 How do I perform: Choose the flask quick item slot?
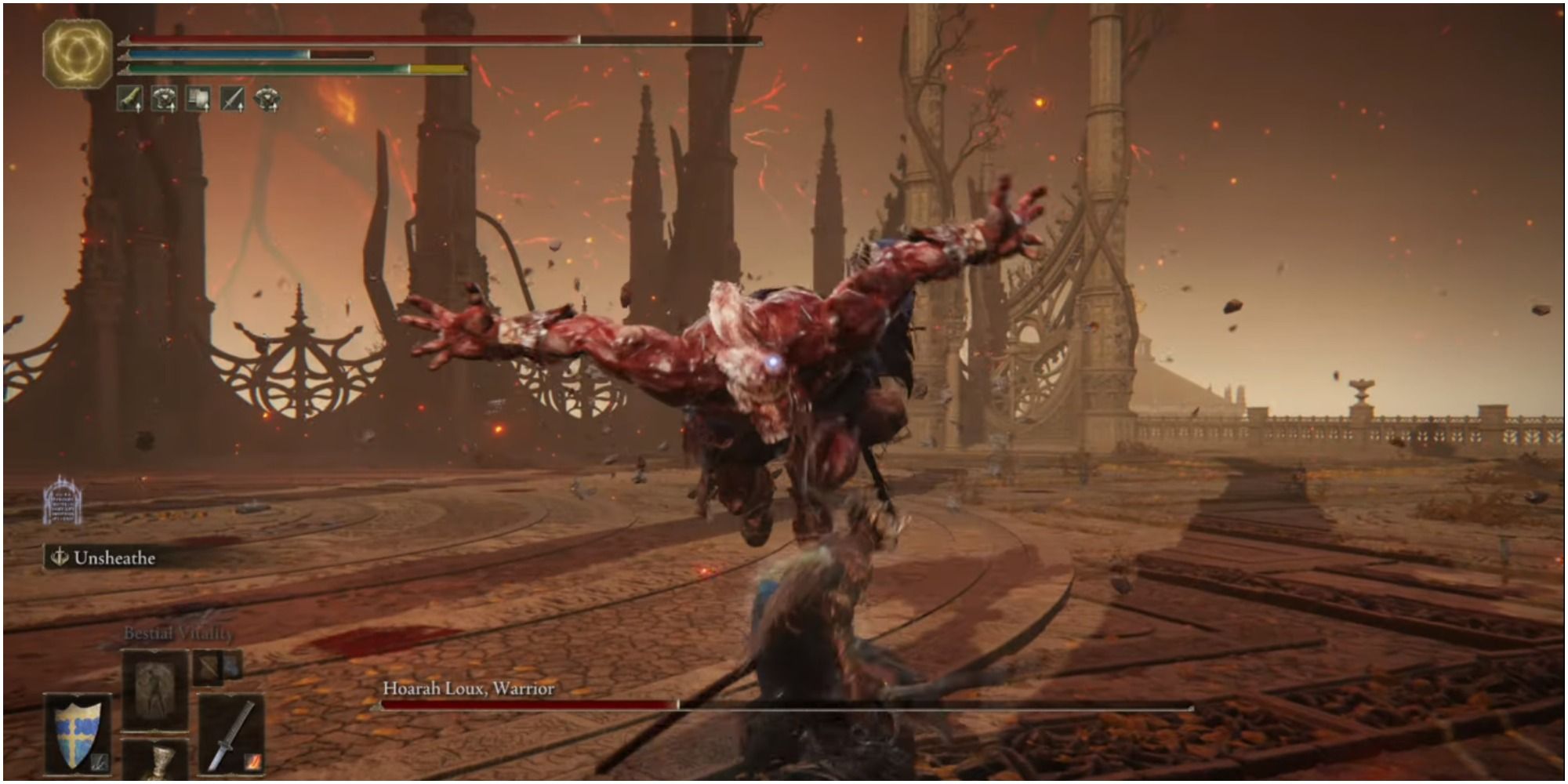pyautogui.click(x=157, y=762)
